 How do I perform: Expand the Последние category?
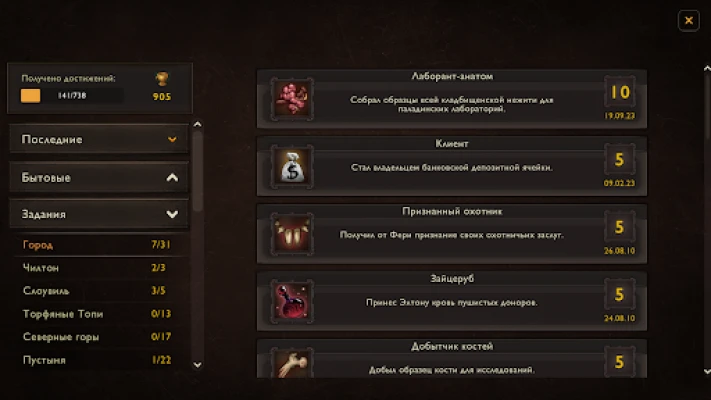coord(99,139)
